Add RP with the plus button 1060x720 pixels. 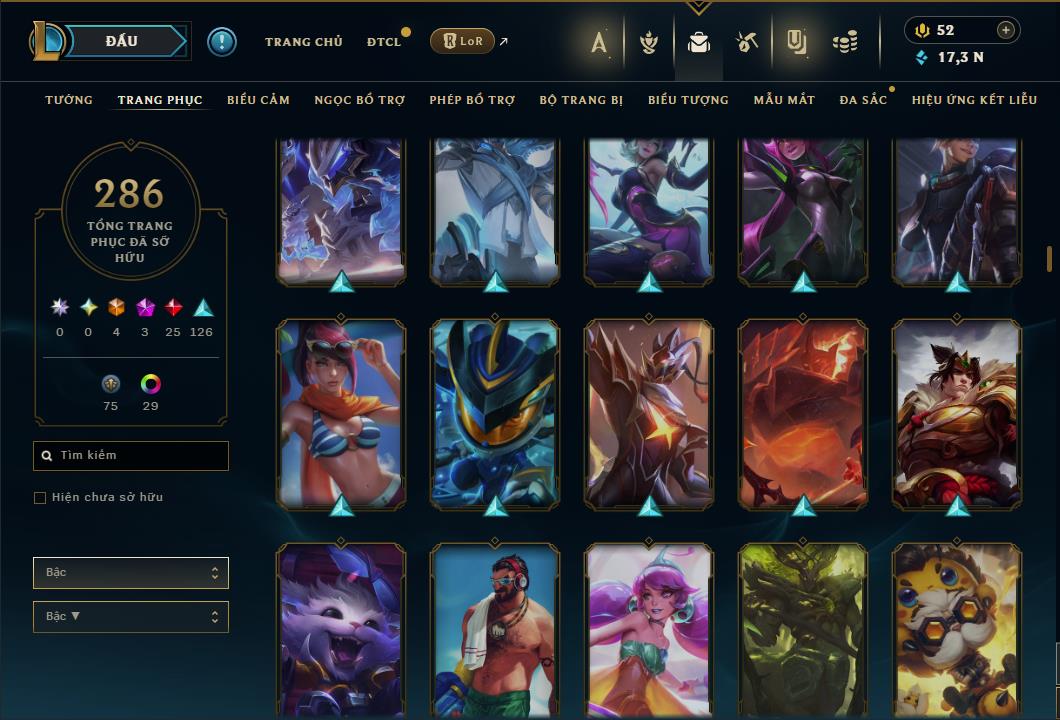[1006, 30]
